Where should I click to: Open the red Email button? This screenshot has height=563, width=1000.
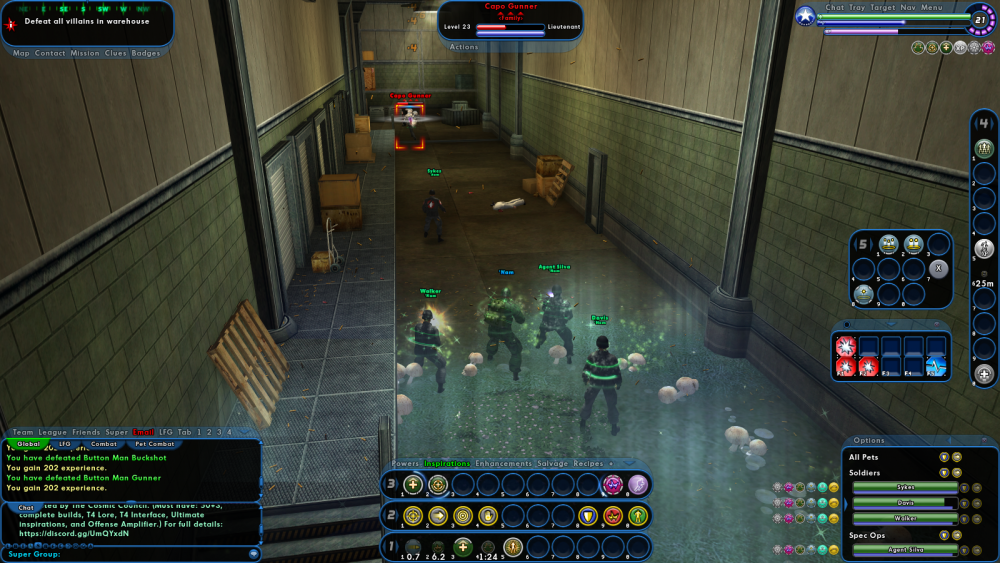(144, 432)
